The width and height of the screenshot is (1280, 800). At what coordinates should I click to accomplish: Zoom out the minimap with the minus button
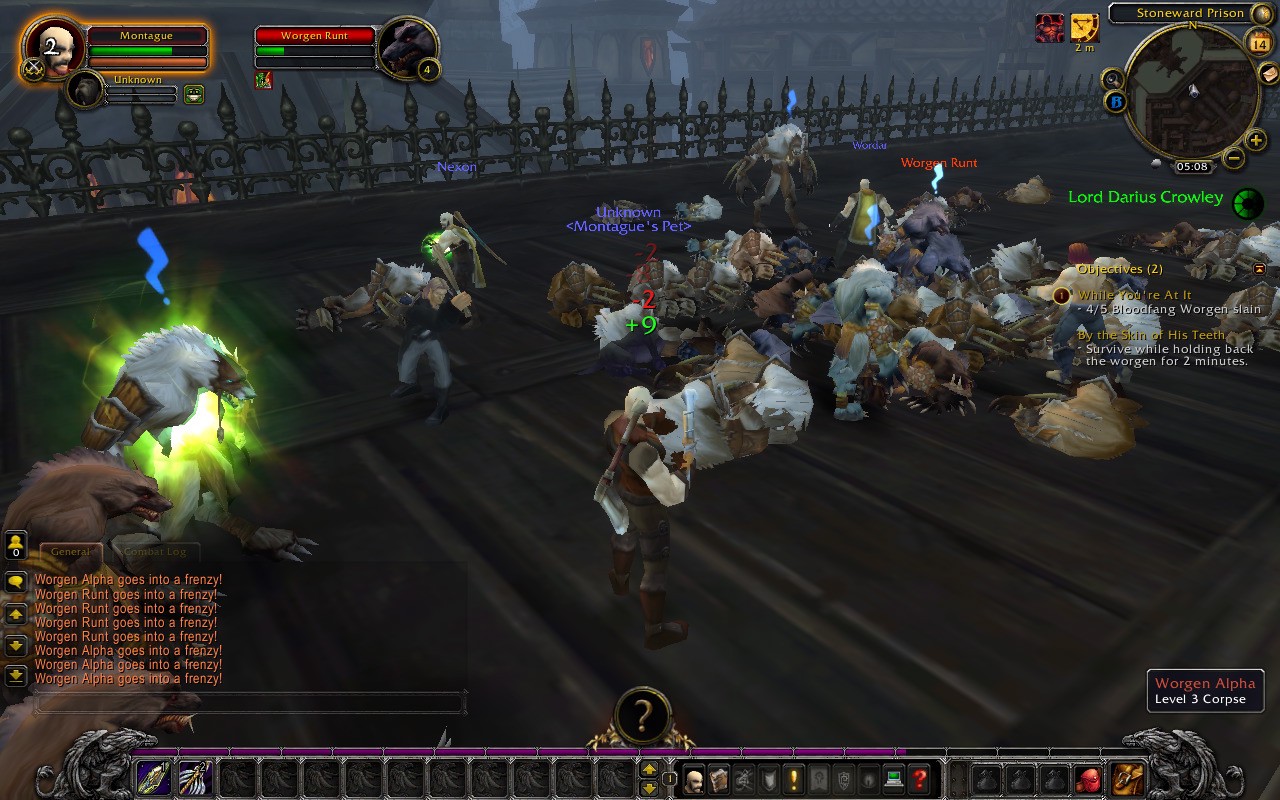point(1234,157)
